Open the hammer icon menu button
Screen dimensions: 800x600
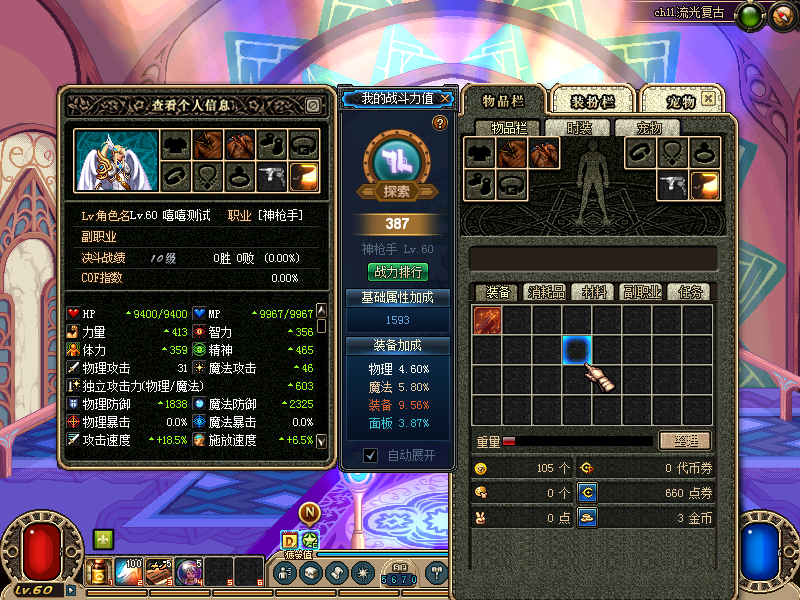(x=437, y=572)
